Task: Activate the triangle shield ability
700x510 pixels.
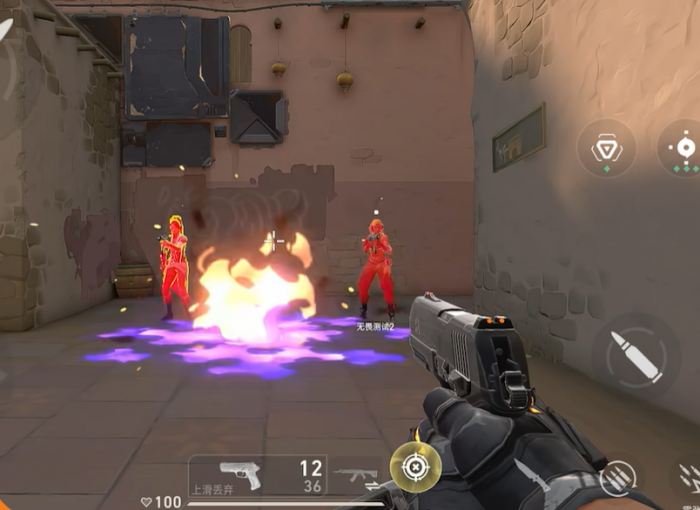Action: point(606,149)
